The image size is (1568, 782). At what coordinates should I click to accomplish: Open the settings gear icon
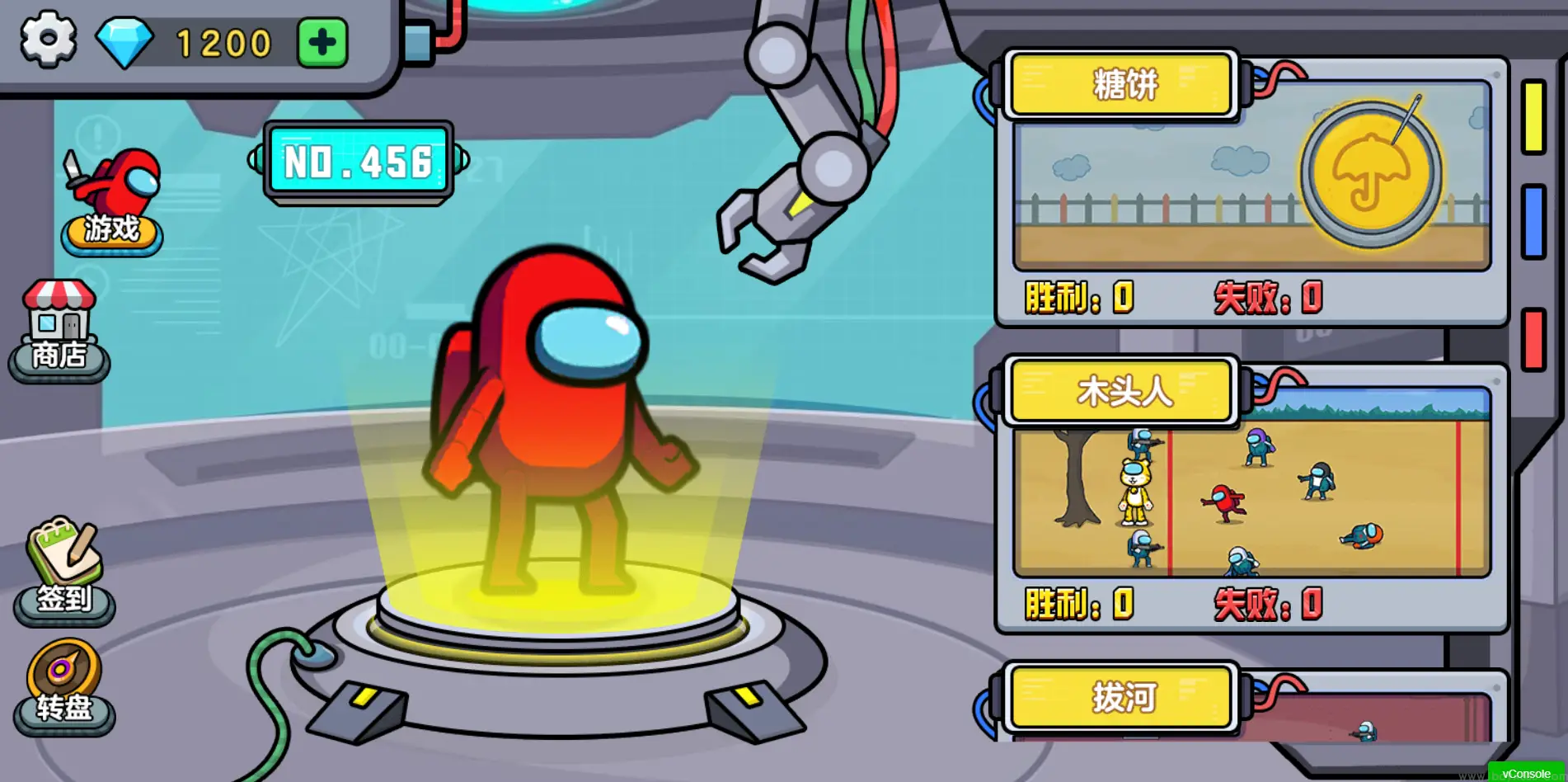coord(48,40)
